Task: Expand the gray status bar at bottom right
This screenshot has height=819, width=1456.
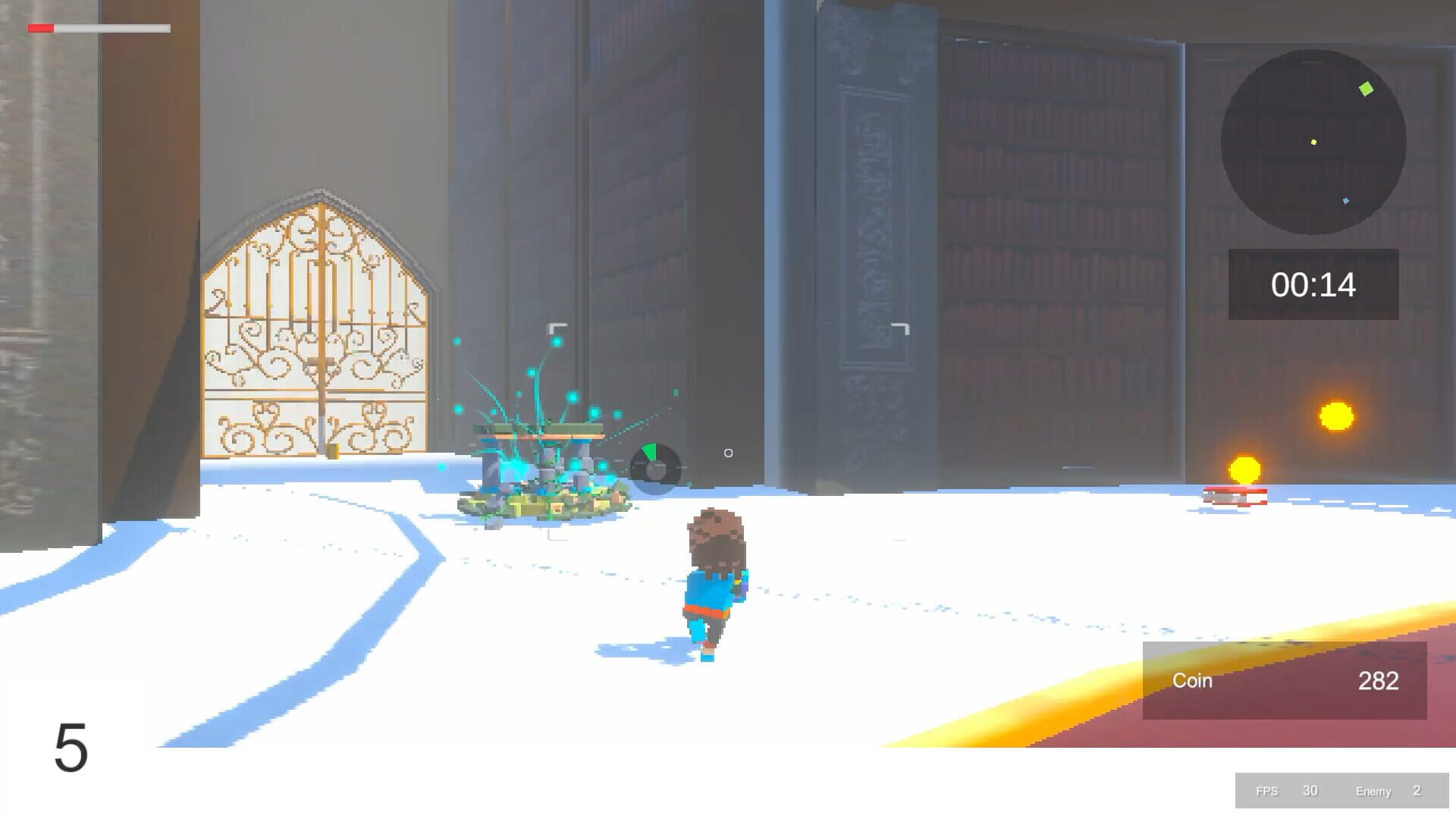Action: pos(1342,791)
